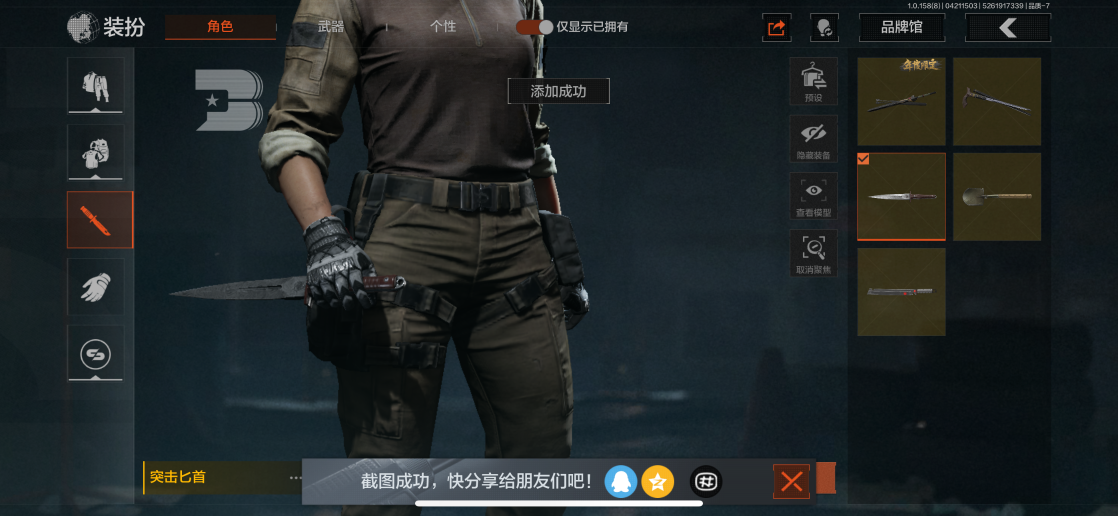Select the 个性 tab
Viewport: 1118px width, 516px height.
443,27
